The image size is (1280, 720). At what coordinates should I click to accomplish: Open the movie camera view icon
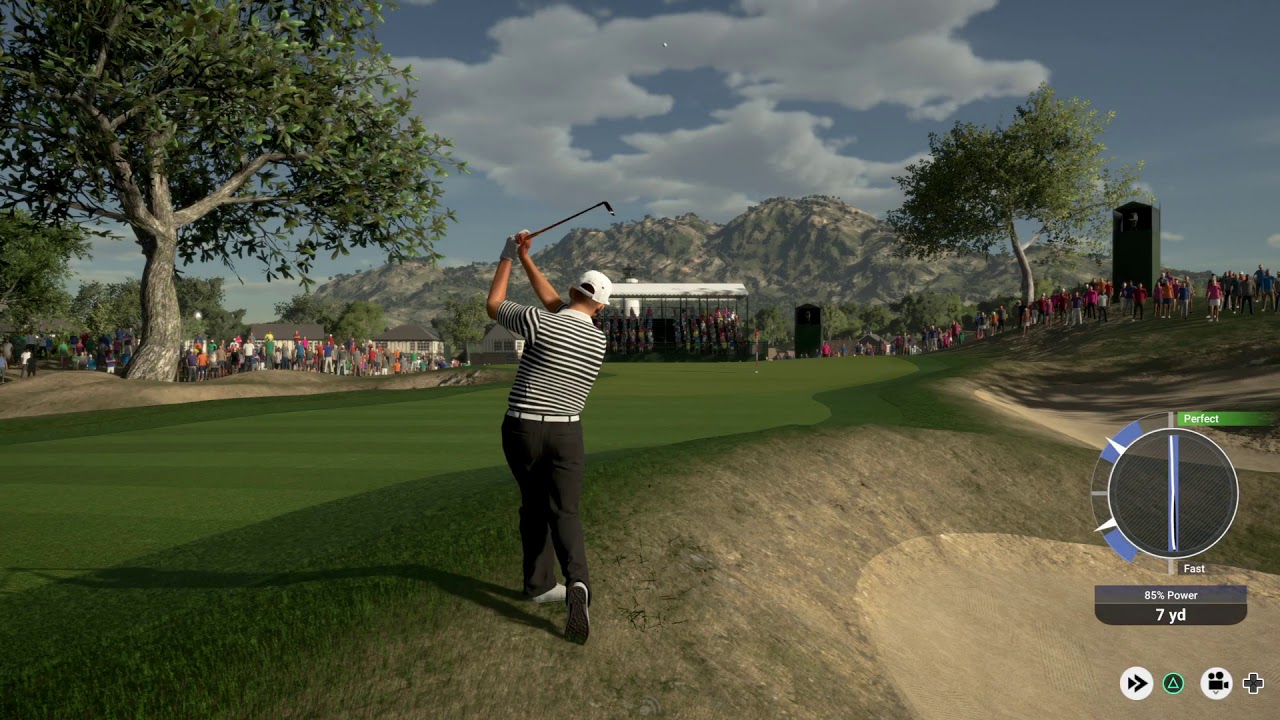coord(1216,683)
